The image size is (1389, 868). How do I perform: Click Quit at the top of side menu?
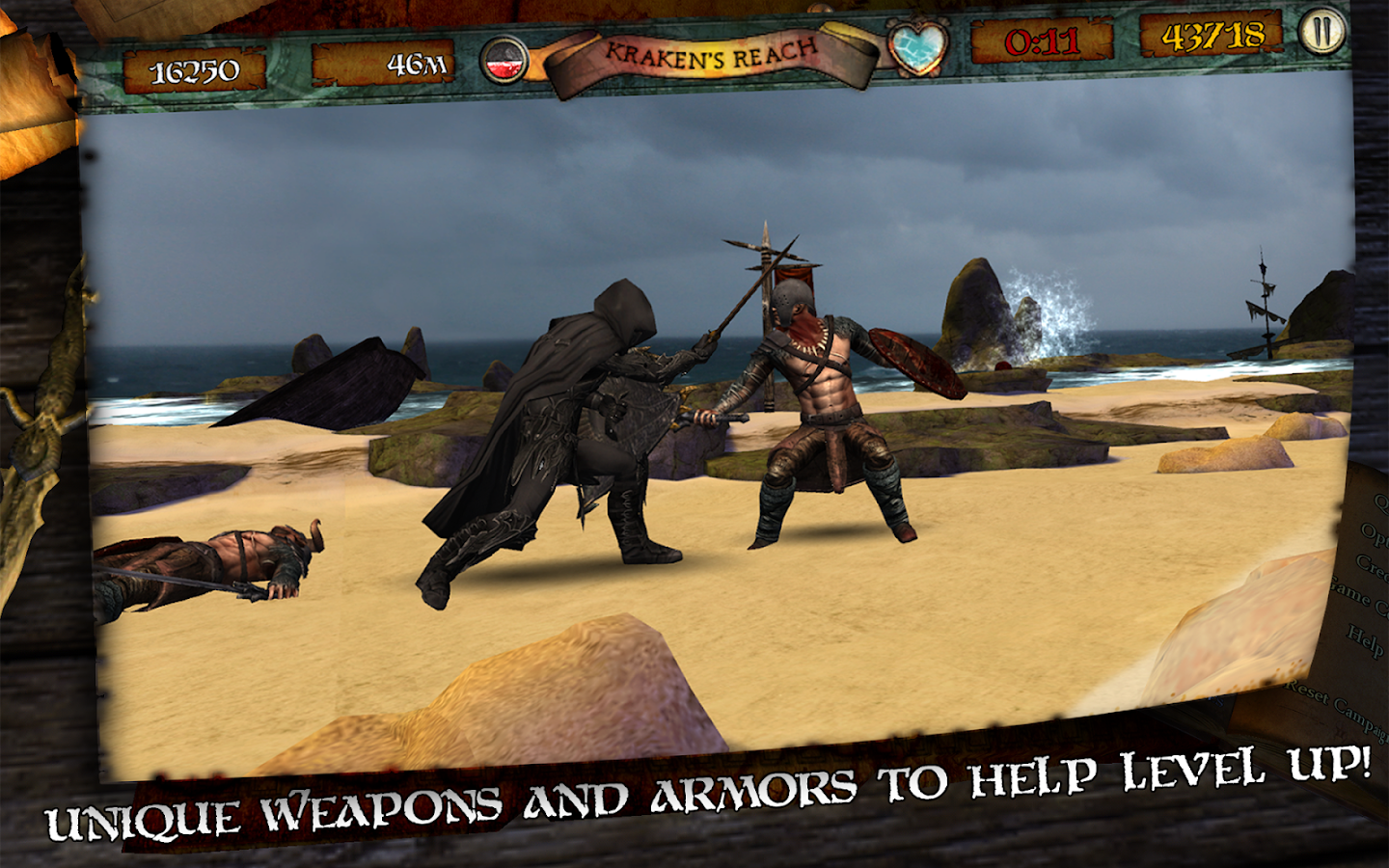tap(1383, 500)
